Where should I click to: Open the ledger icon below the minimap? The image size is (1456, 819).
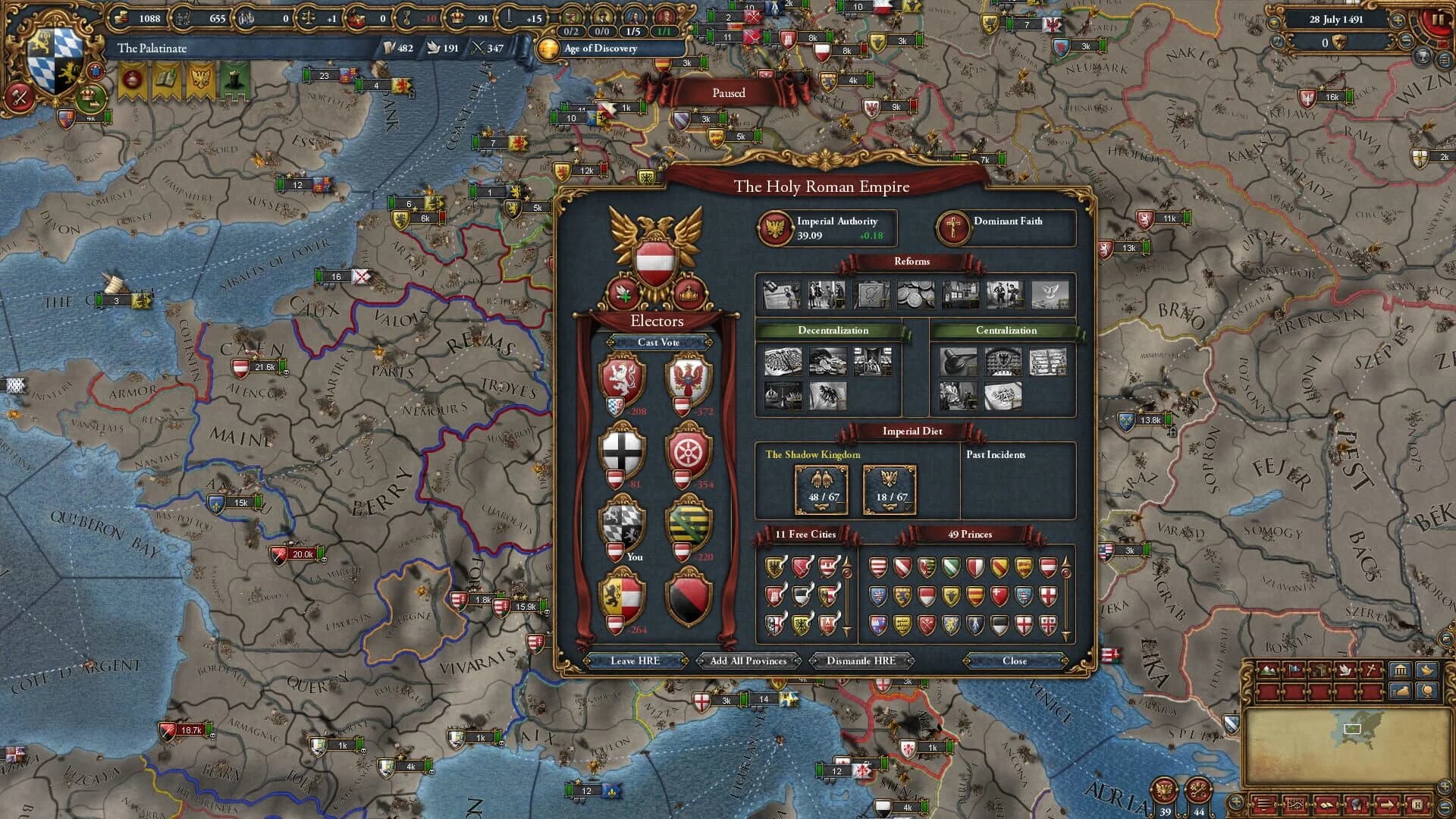pyautogui.click(x=1326, y=805)
